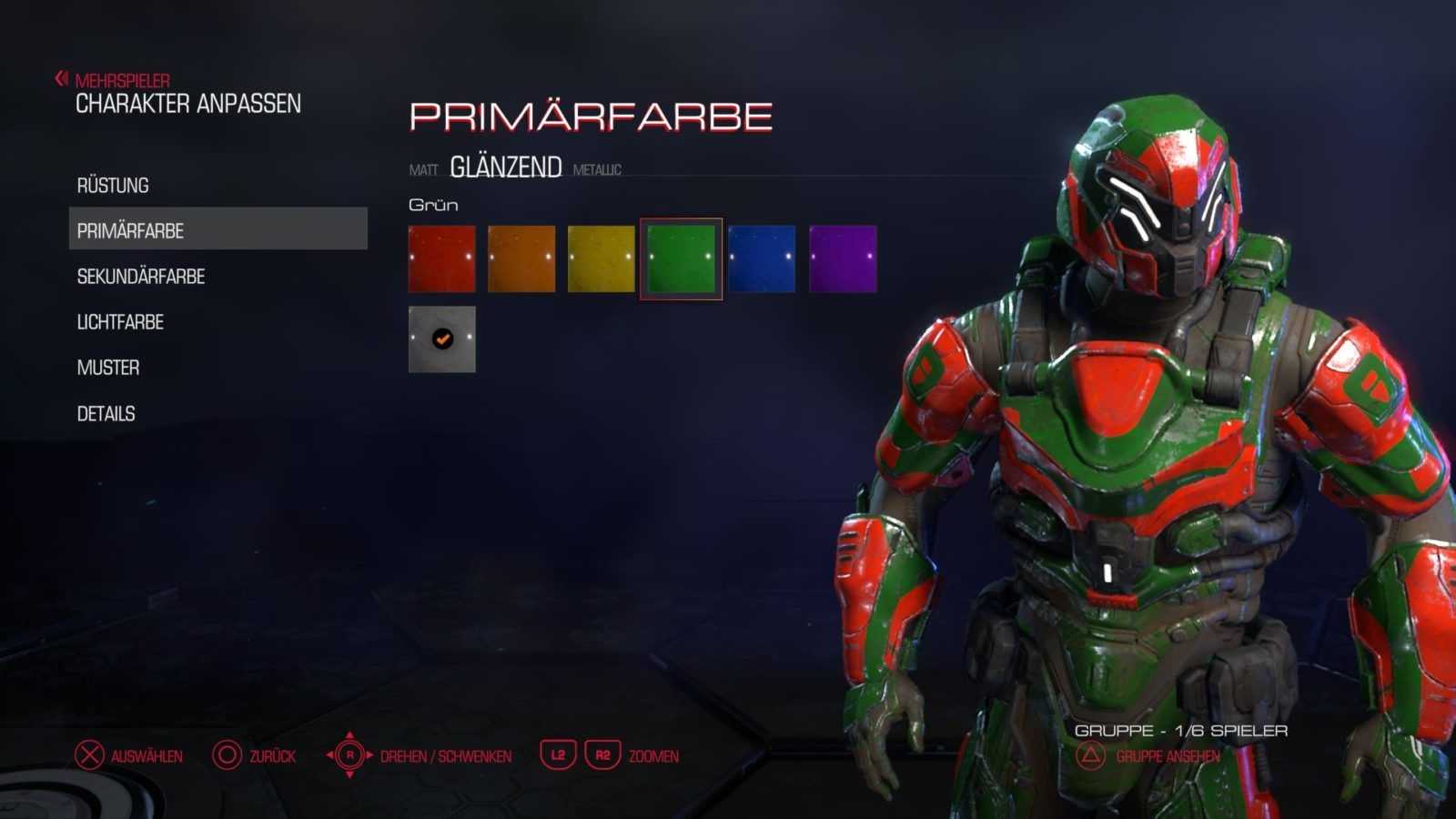Viewport: 1456px width, 819px height.
Task: Select the gray swatch with the checkmark
Action: pos(442,339)
